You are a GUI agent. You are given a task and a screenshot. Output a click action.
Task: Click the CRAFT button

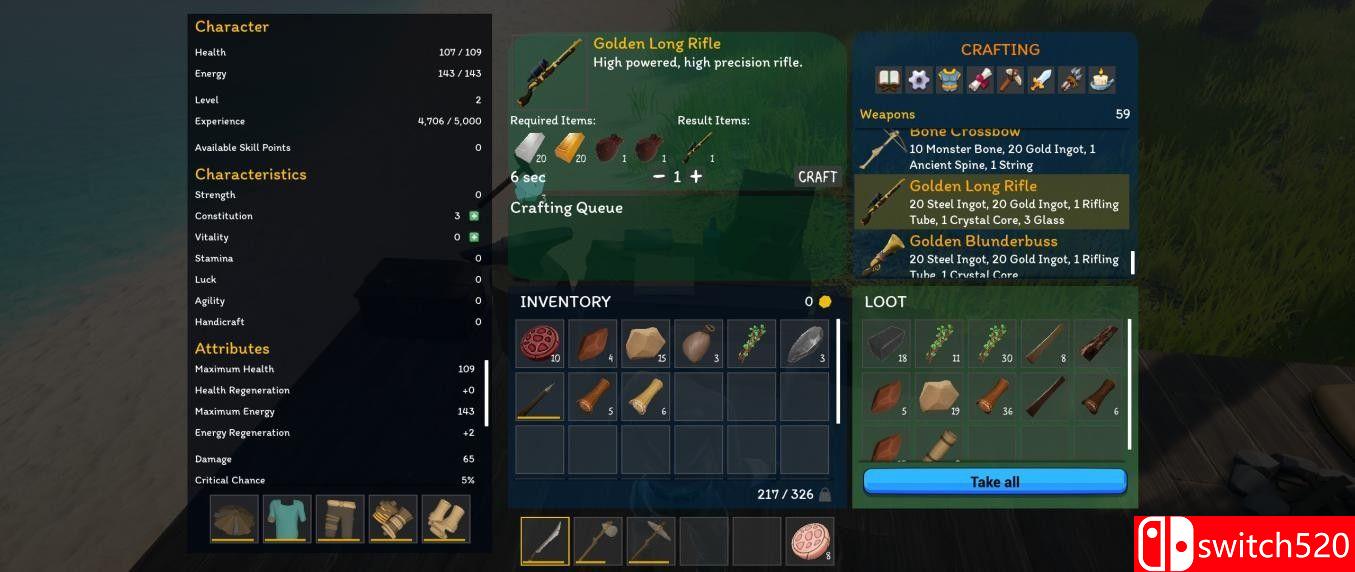pos(817,177)
